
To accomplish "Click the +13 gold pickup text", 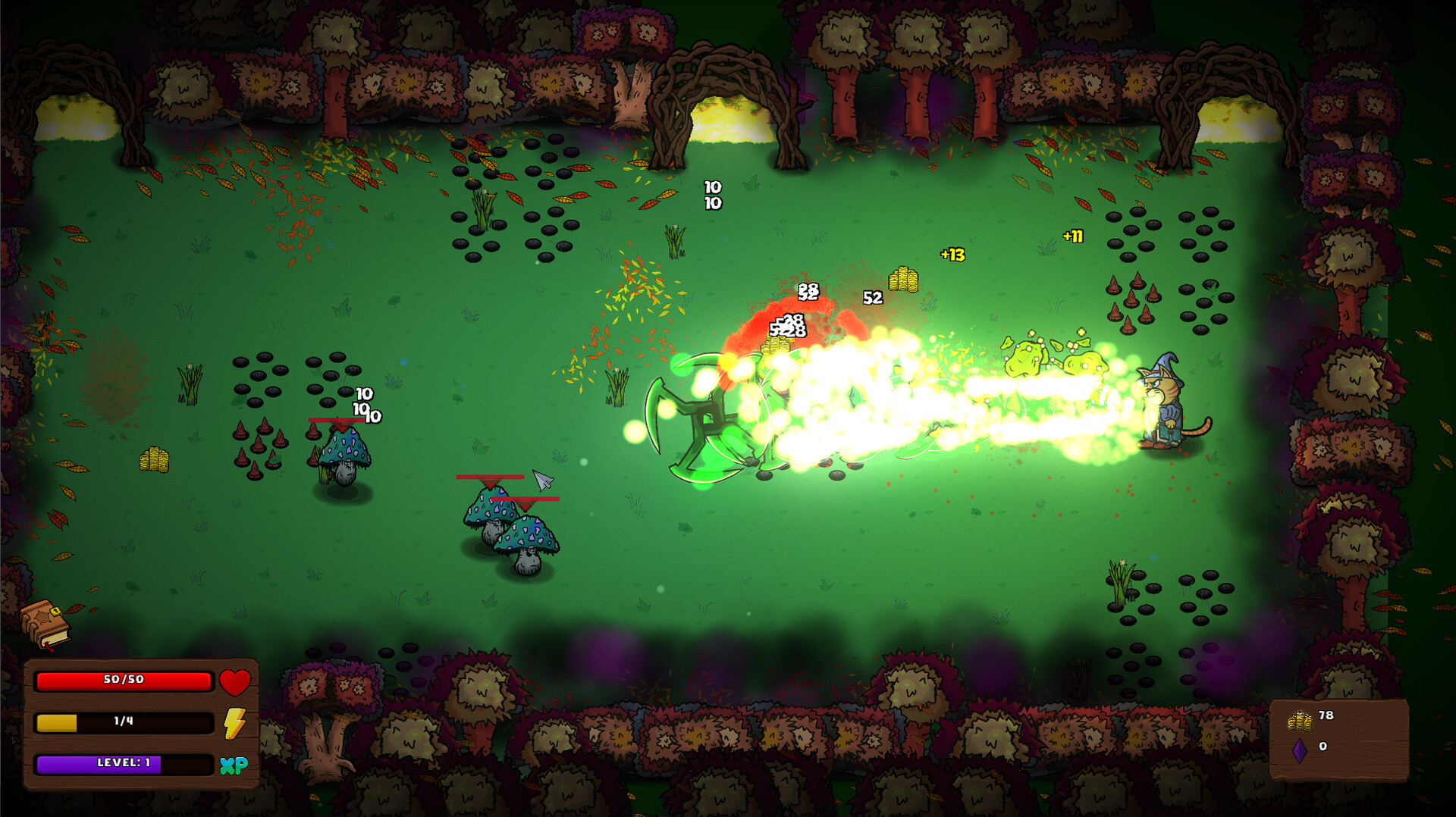I will point(953,255).
